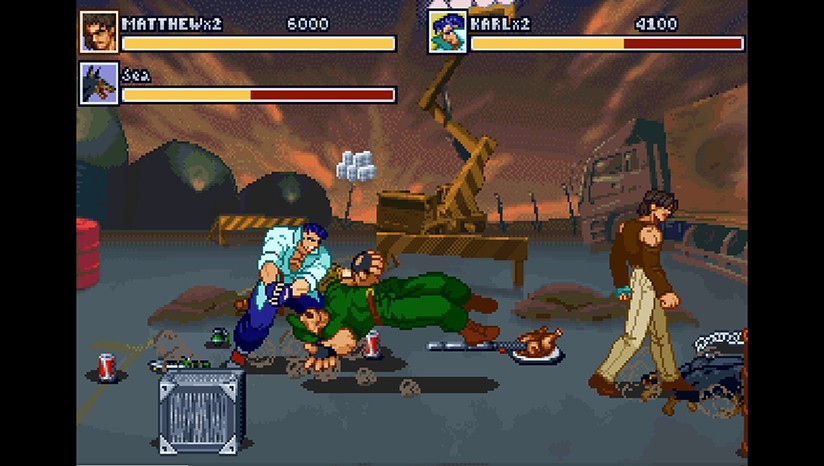
Task: Click the dog enemy portrait labeled Sea
Action: pyautogui.click(x=99, y=84)
